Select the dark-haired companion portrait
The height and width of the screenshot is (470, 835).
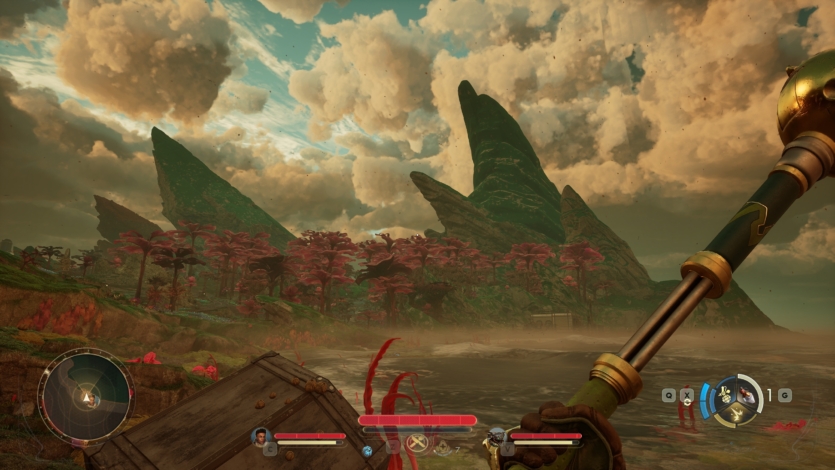click(x=260, y=437)
